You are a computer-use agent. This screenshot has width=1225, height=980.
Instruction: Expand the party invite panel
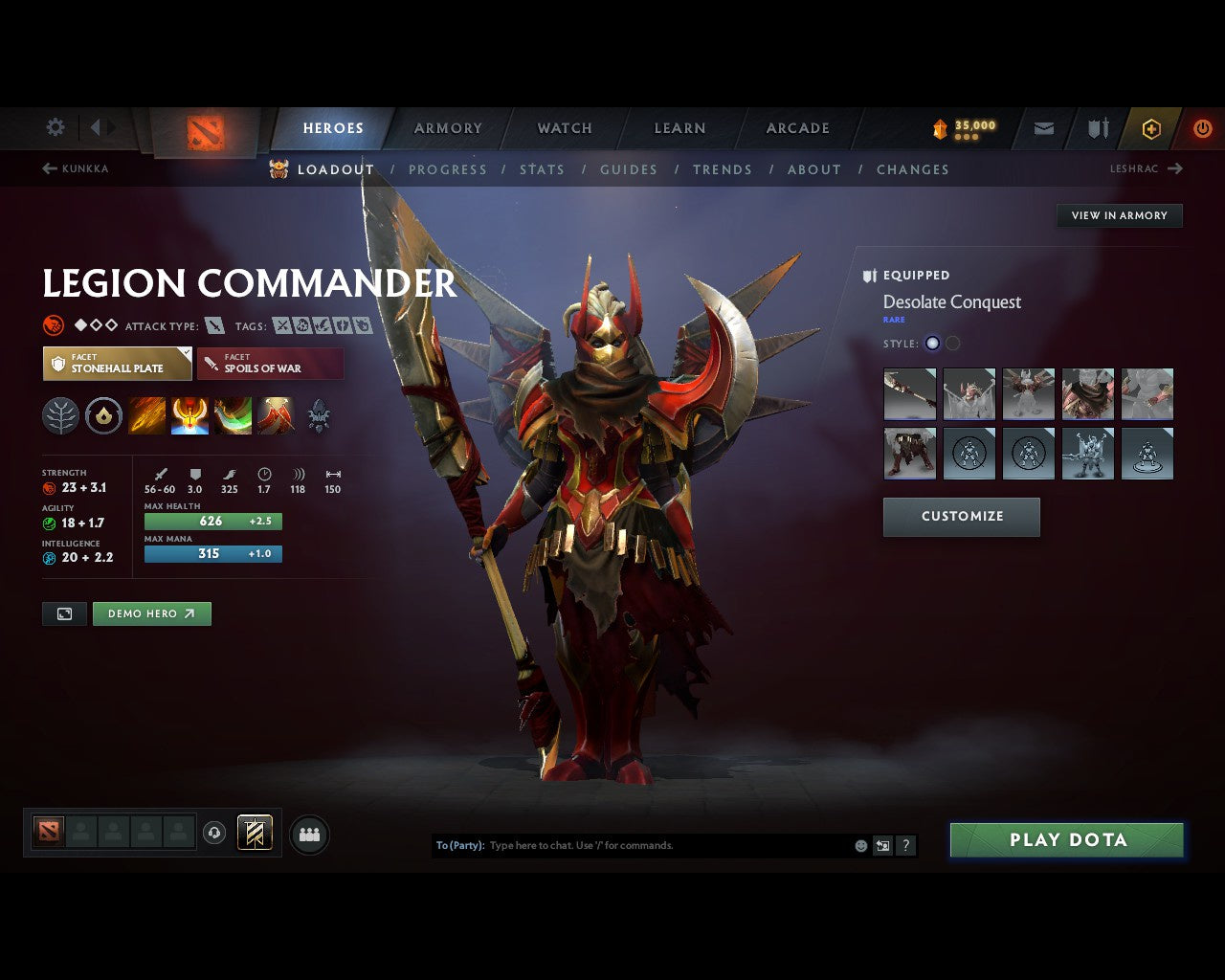pyautogui.click(x=308, y=834)
